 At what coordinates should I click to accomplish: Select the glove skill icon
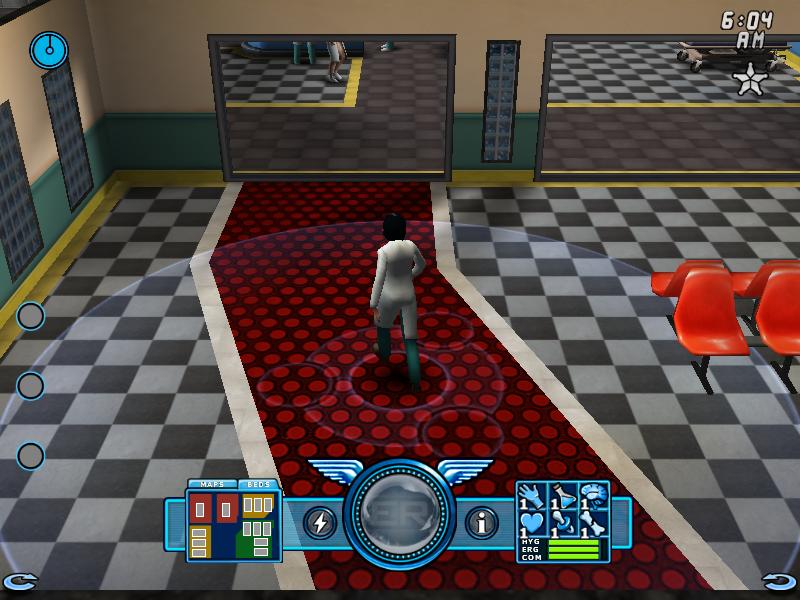[x=532, y=494]
